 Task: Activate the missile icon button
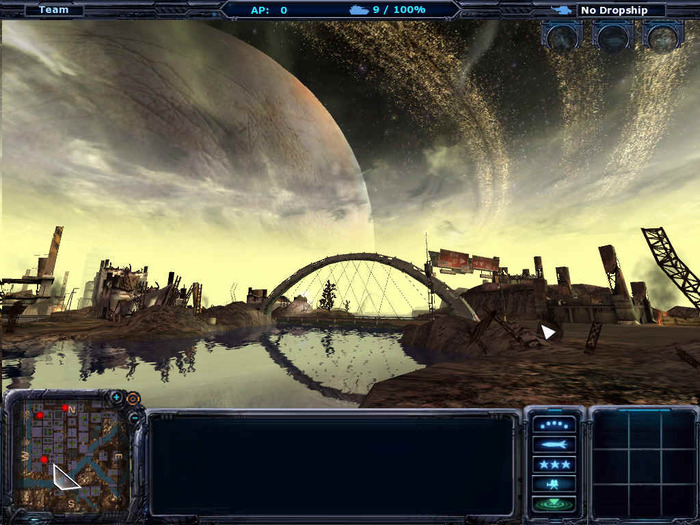pos(555,444)
